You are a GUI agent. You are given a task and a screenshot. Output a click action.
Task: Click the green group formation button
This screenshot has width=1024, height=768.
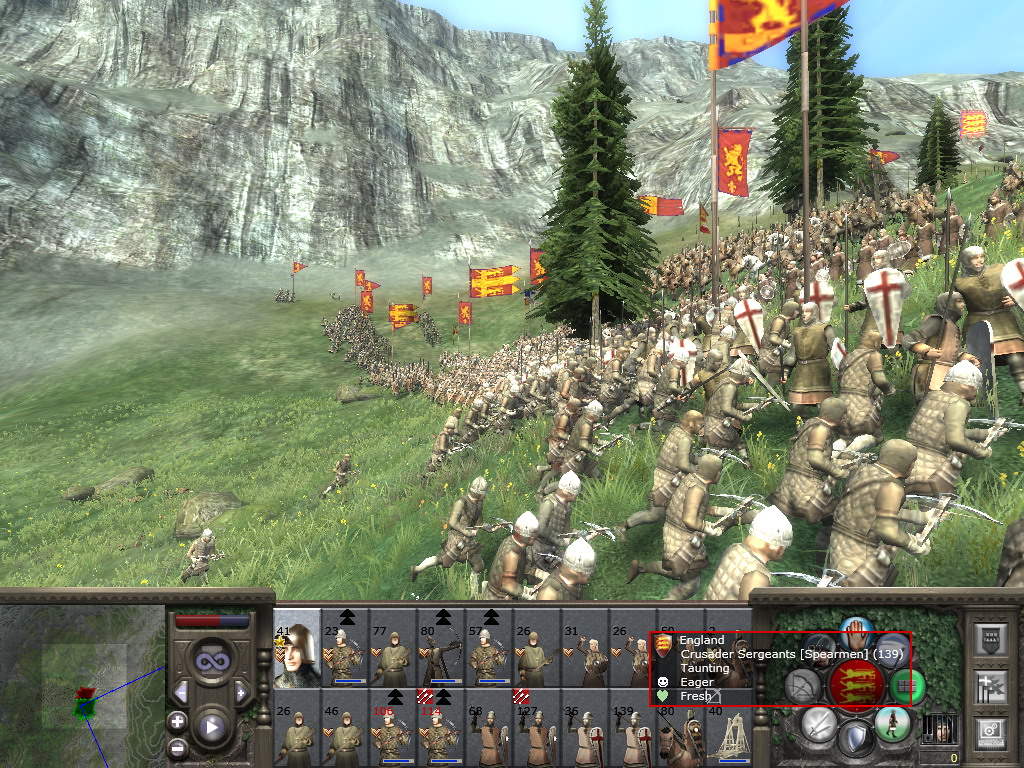coord(907,685)
